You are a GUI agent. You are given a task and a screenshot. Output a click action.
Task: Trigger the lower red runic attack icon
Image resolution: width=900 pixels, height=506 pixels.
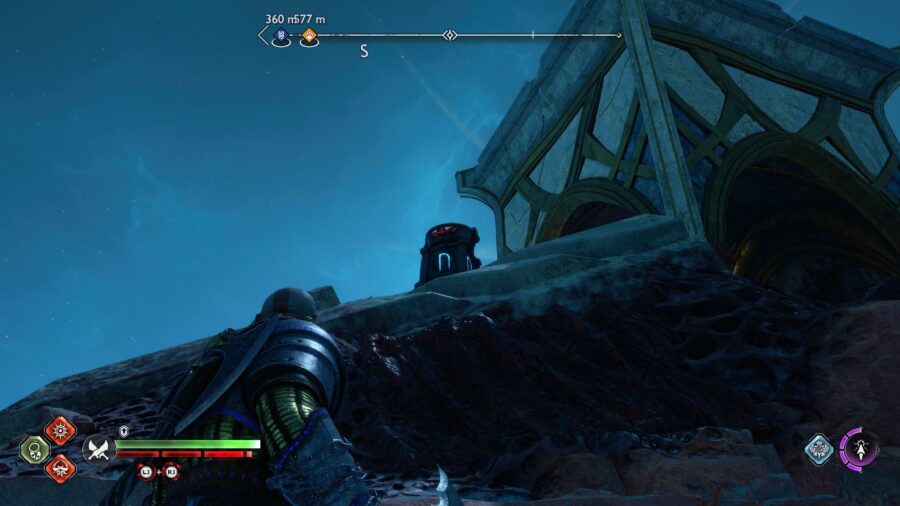(x=60, y=467)
